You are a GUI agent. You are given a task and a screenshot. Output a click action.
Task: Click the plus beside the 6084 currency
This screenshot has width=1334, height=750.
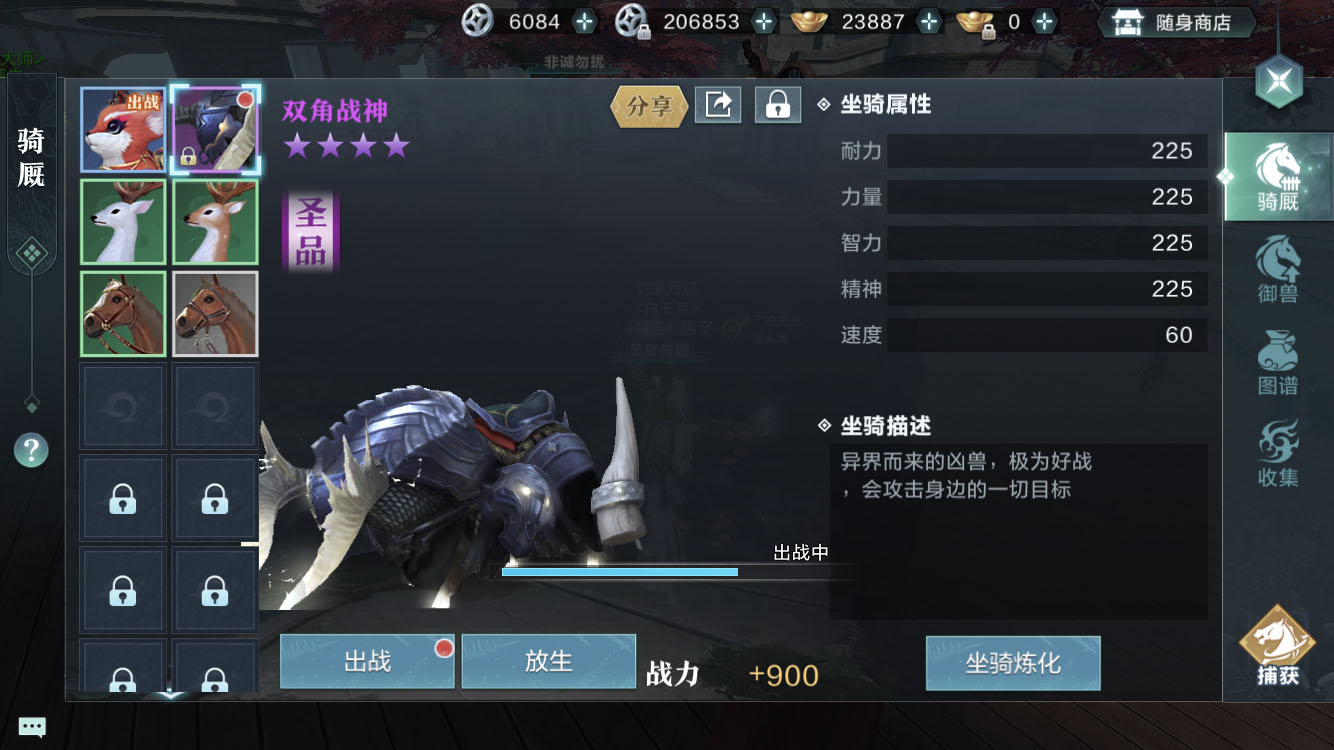pyautogui.click(x=582, y=20)
